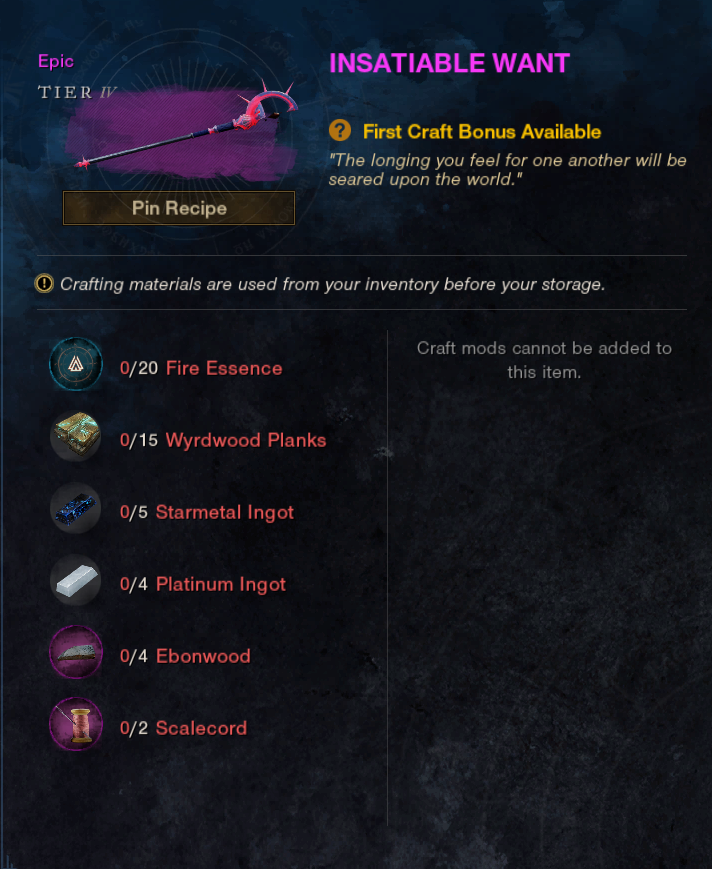Open the Ebonwood ingredient icon
The image size is (712, 869).
click(75, 655)
